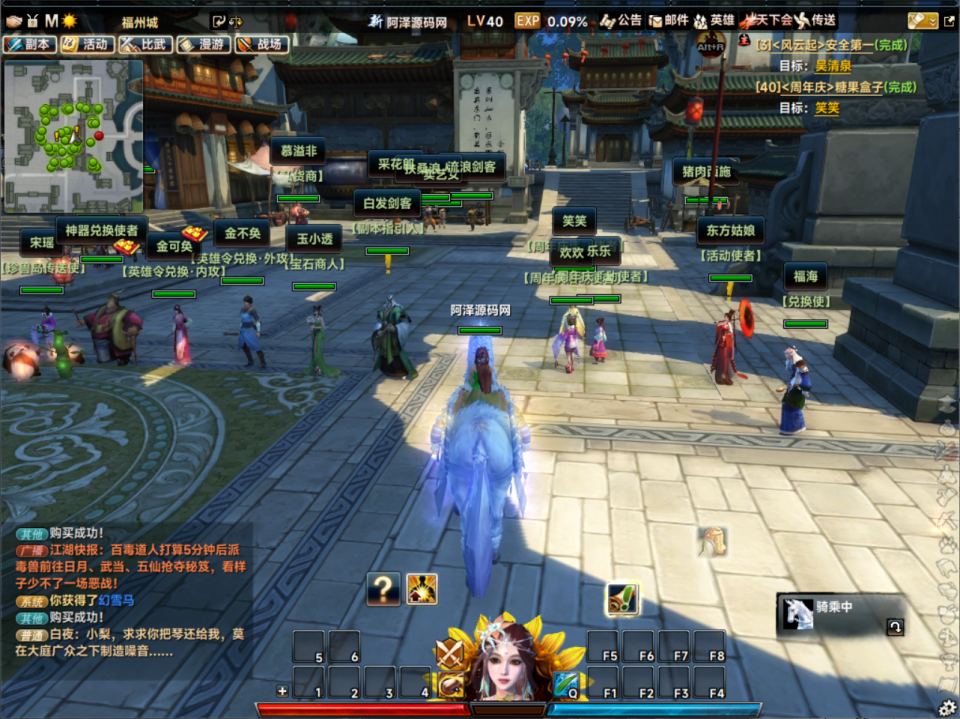Open the 英雄 heroes panel
The image size is (960, 719).
(714, 20)
